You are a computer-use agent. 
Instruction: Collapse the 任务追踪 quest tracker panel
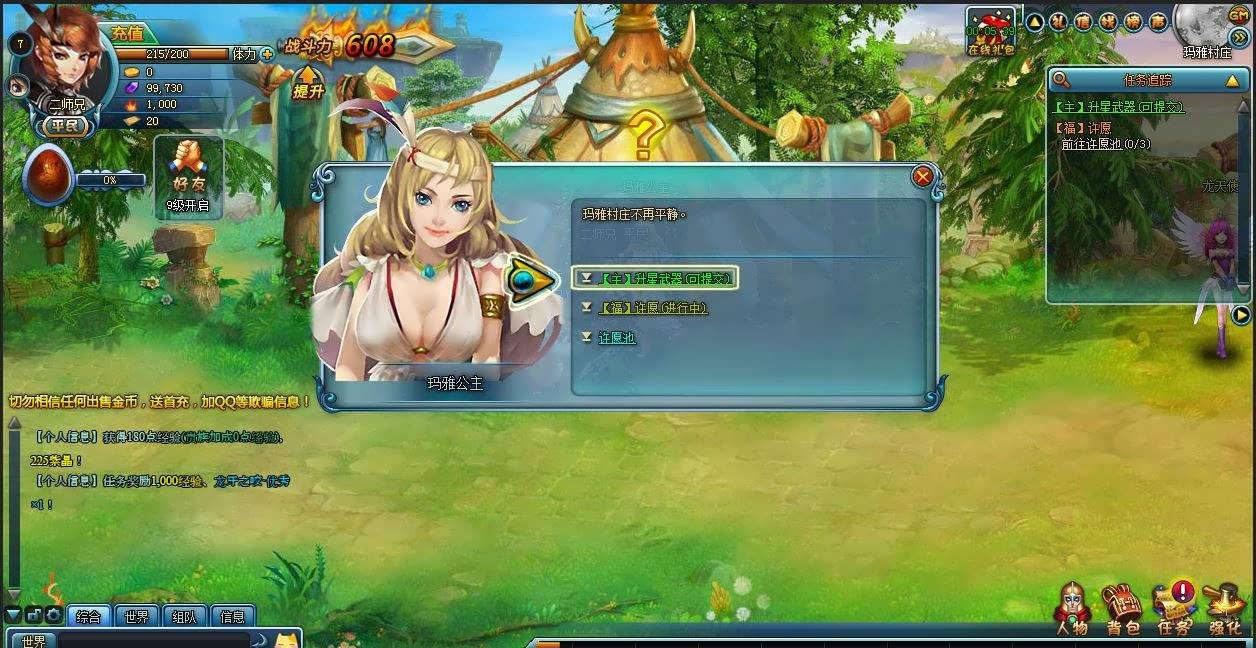1233,80
